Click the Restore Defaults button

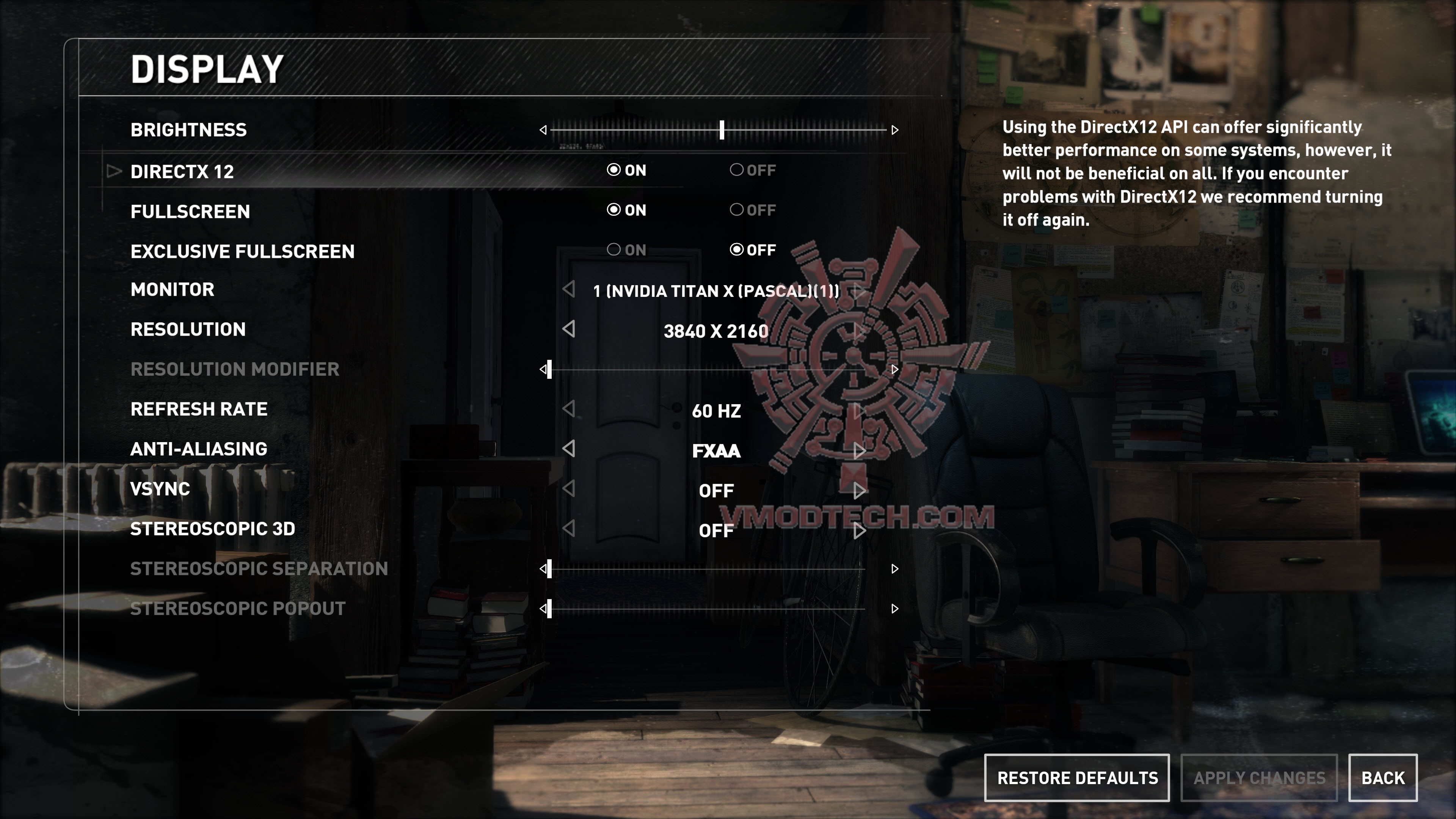click(x=1077, y=778)
